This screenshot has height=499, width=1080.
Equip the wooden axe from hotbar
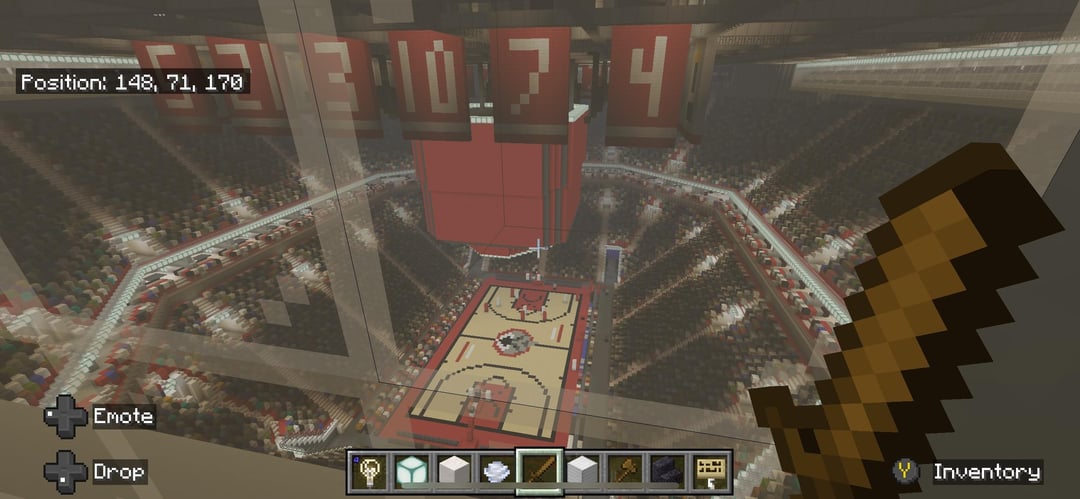click(x=624, y=471)
